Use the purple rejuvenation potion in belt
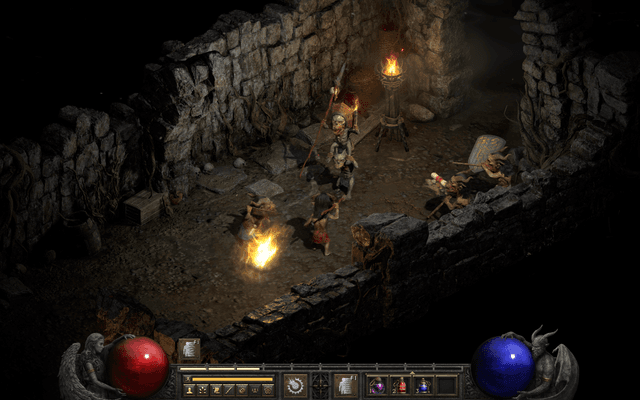Viewport: 640px width, 400px height. pos(378,385)
